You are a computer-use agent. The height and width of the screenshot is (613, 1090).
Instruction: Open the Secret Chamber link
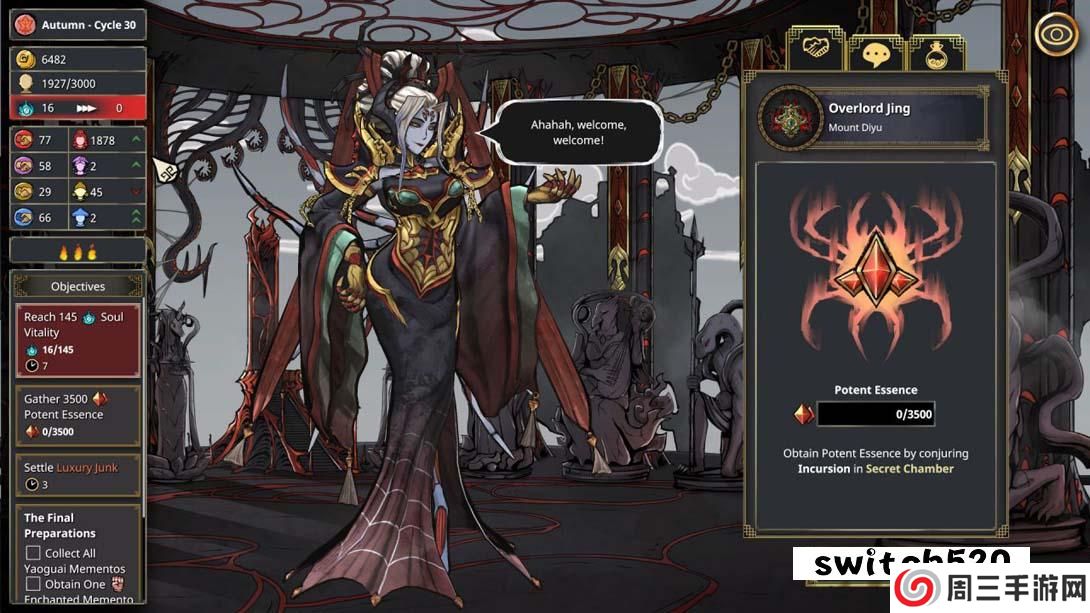[x=909, y=469]
